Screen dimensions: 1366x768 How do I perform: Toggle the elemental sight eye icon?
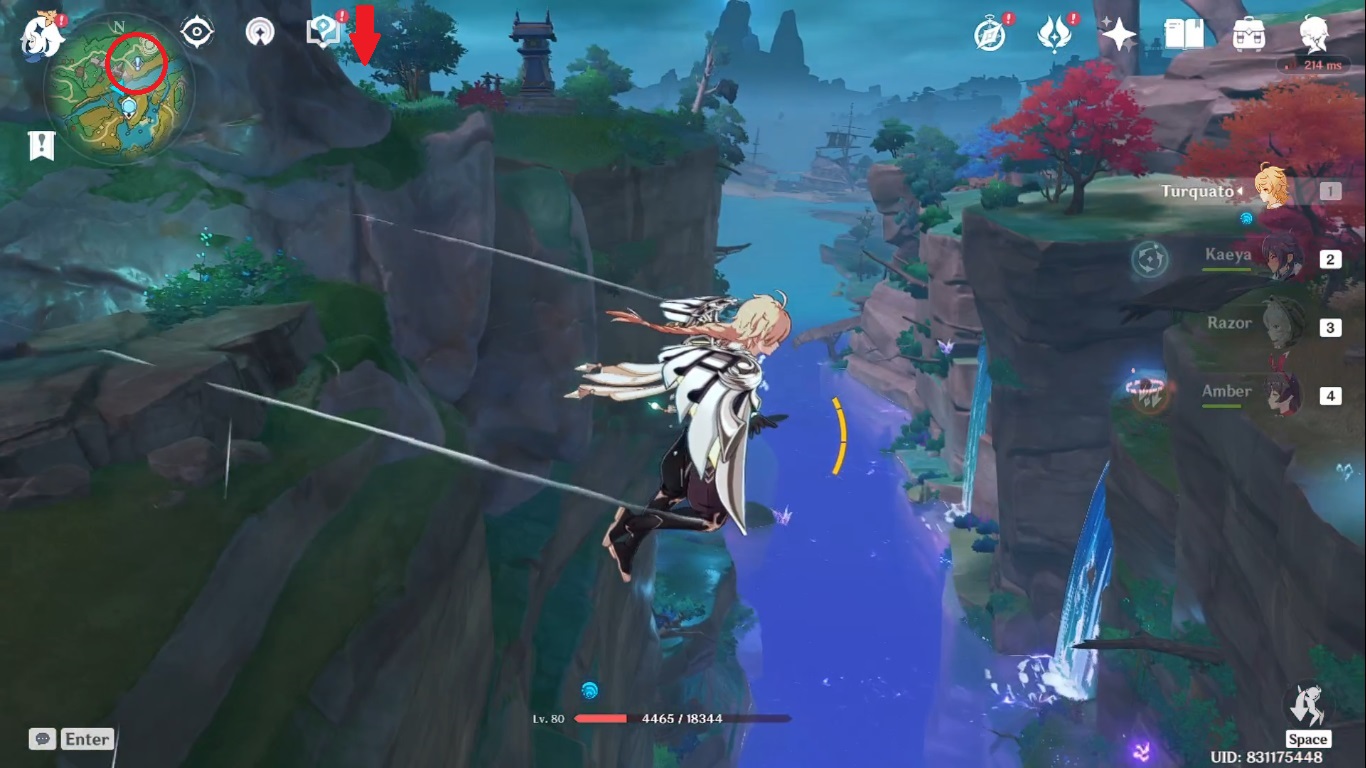point(197,32)
